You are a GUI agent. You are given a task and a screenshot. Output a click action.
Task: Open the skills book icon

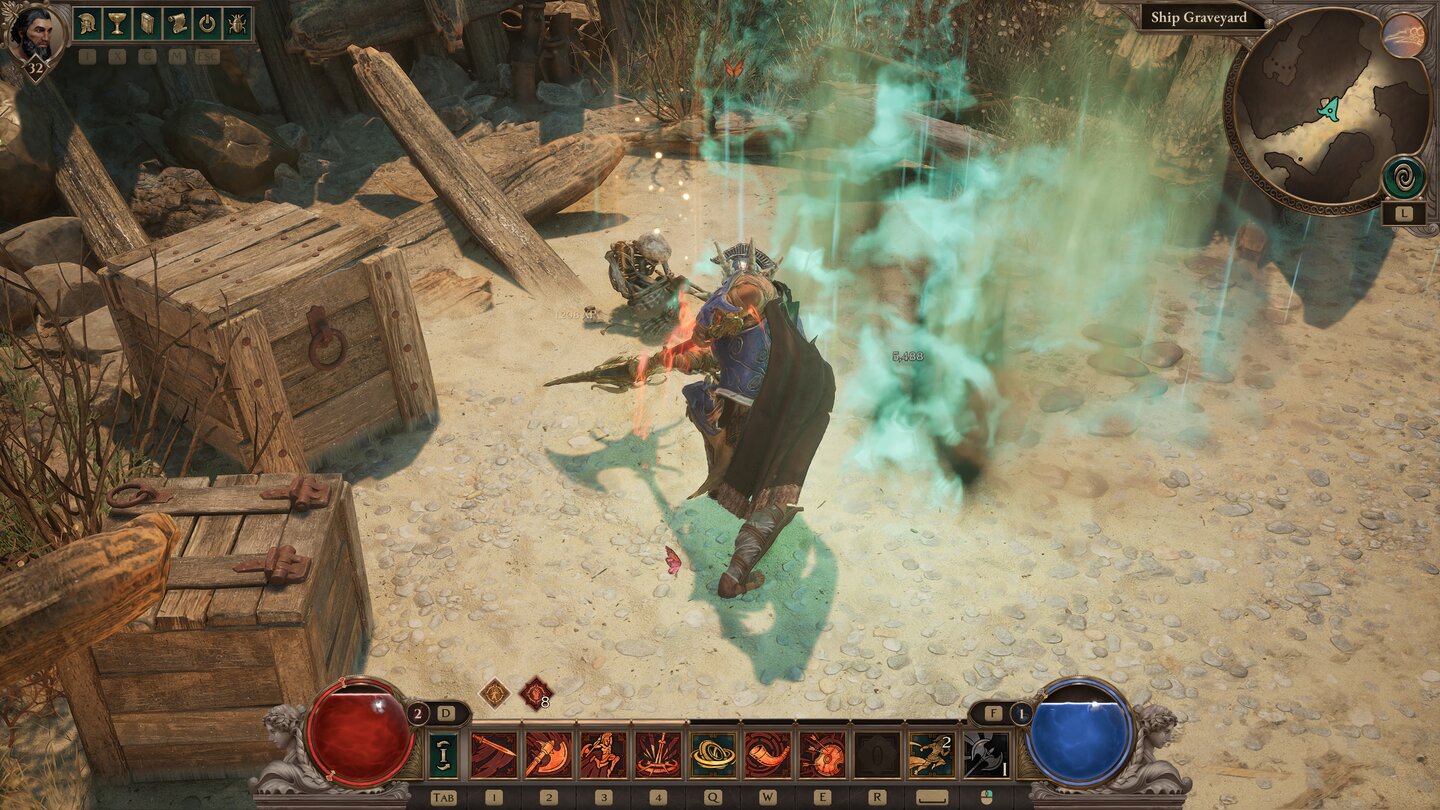pyautogui.click(x=148, y=23)
